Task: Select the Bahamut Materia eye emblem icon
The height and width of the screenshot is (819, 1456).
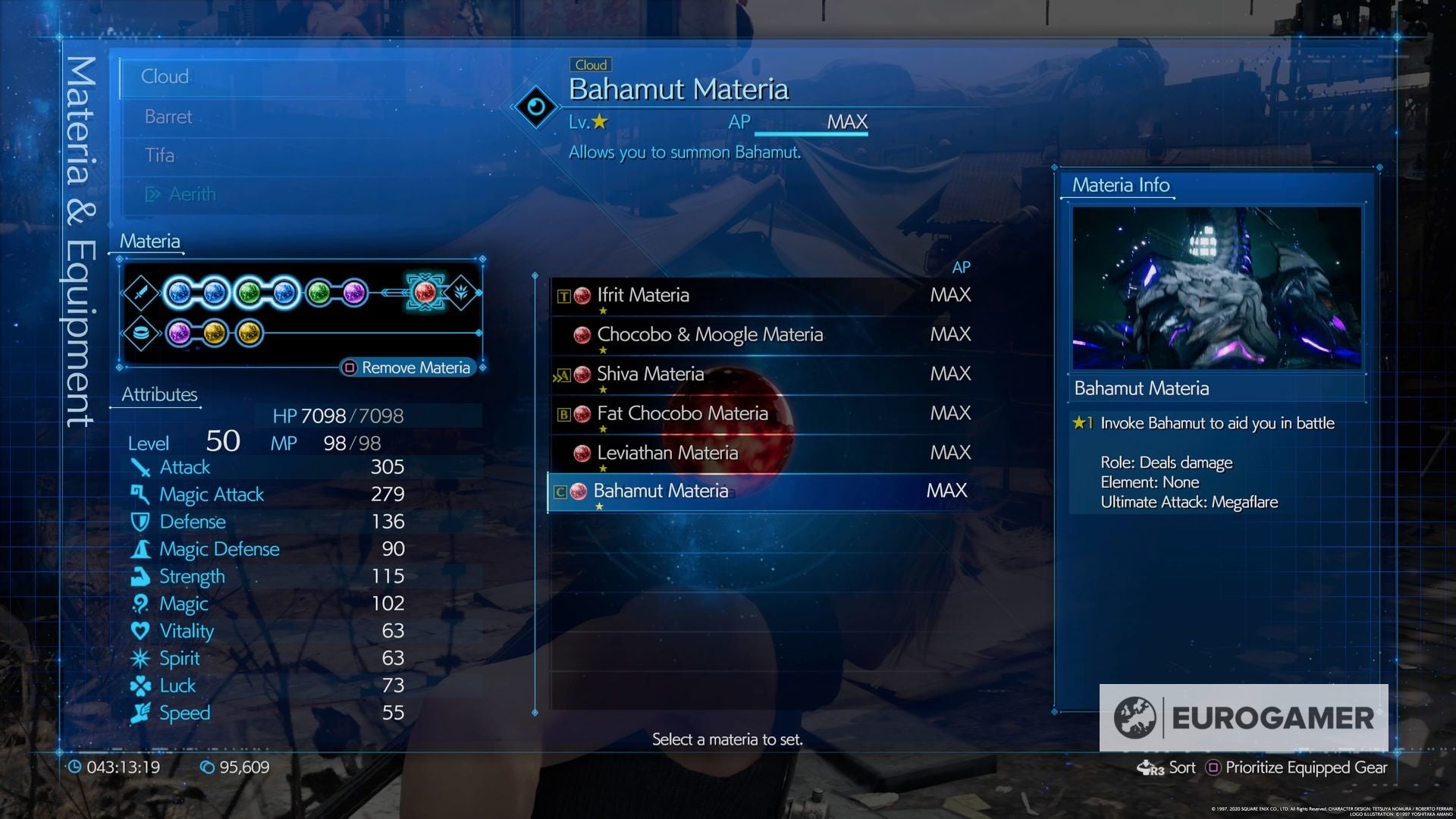Action: click(x=537, y=106)
